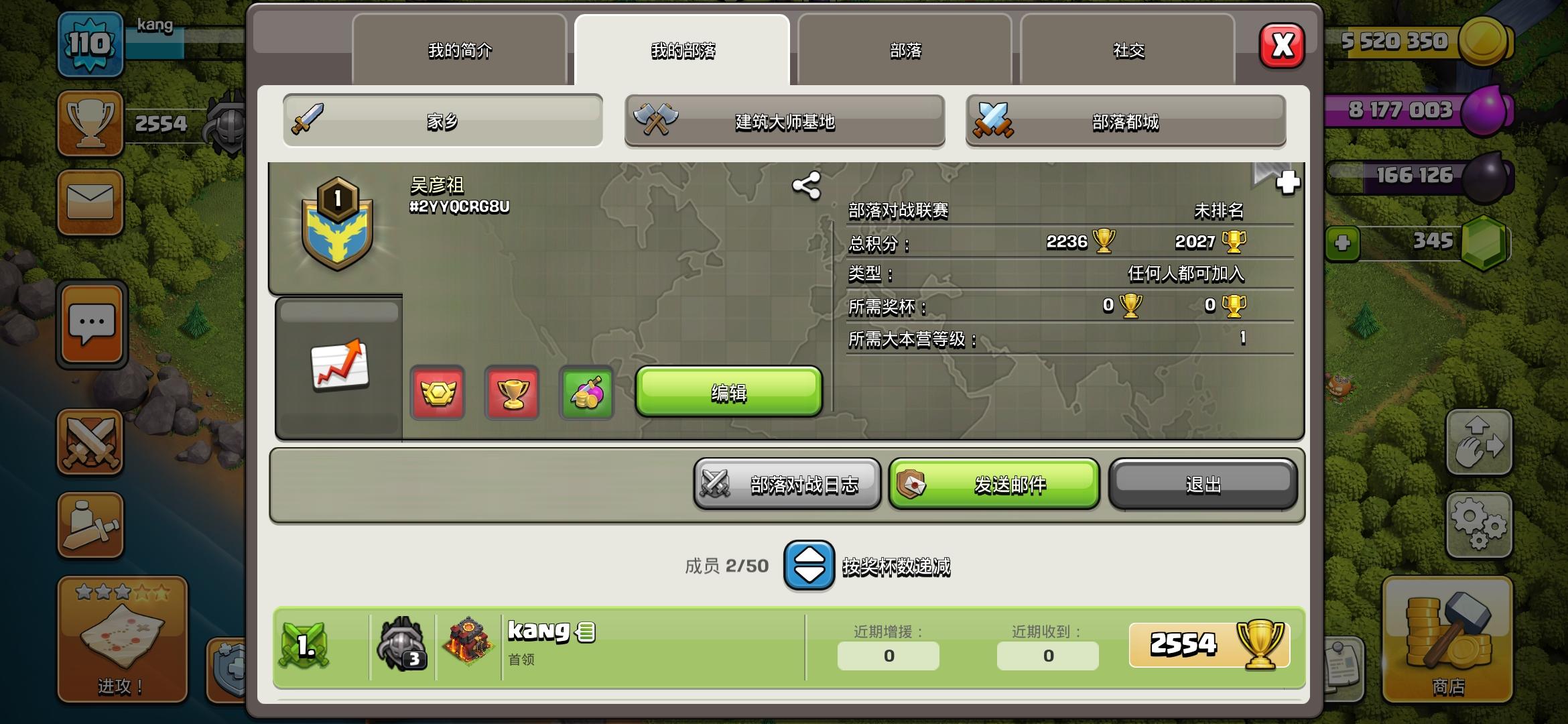Viewport: 1568px width, 724px height.
Task: Open the 建筑大师基地 tab
Action: point(784,121)
